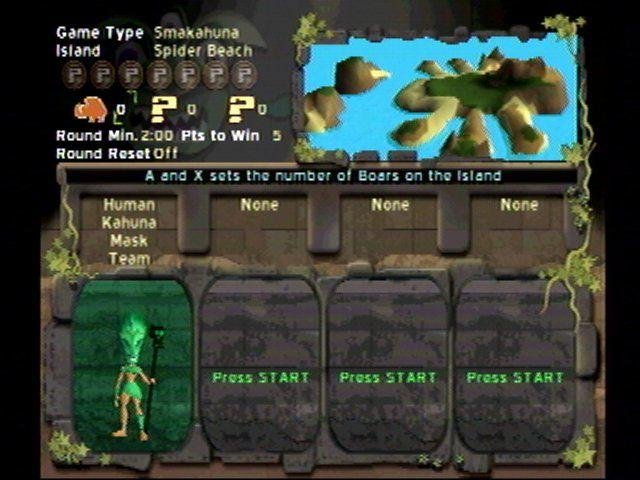Choose the orange boar count icon
Image resolution: width=640 pixels, height=480 pixels.
(x=93, y=108)
